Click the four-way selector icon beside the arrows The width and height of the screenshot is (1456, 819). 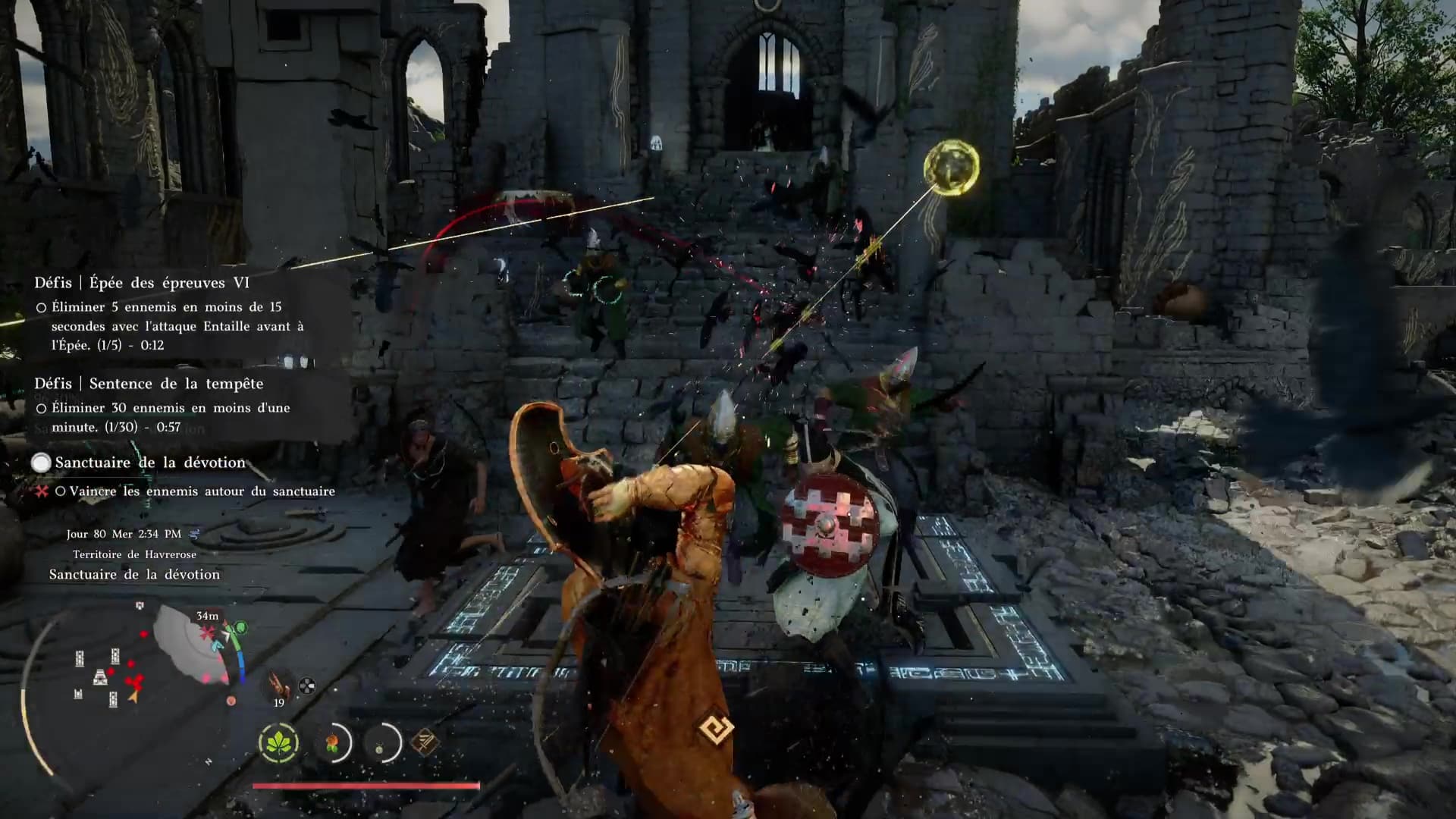[306, 686]
